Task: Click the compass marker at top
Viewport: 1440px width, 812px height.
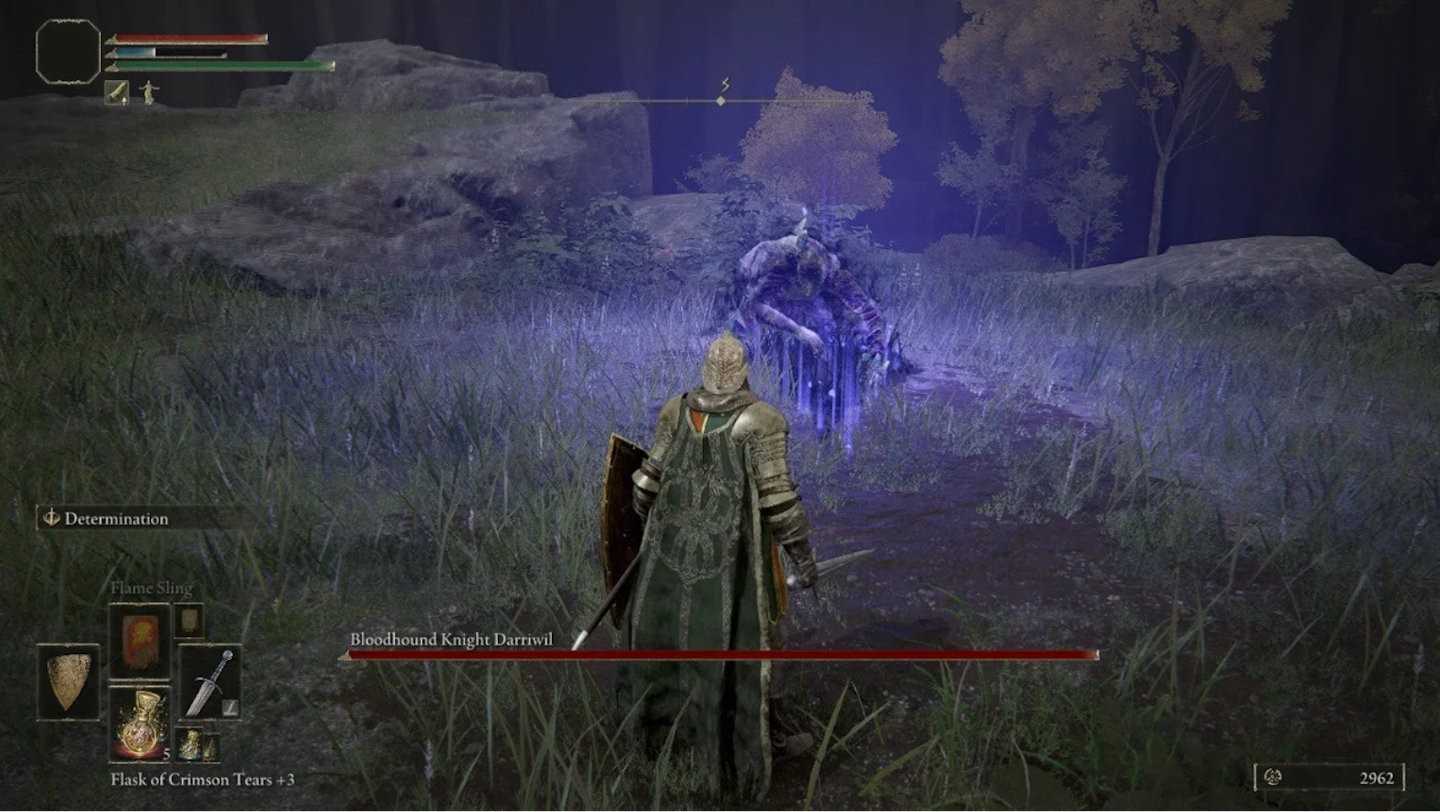Action: 721,99
